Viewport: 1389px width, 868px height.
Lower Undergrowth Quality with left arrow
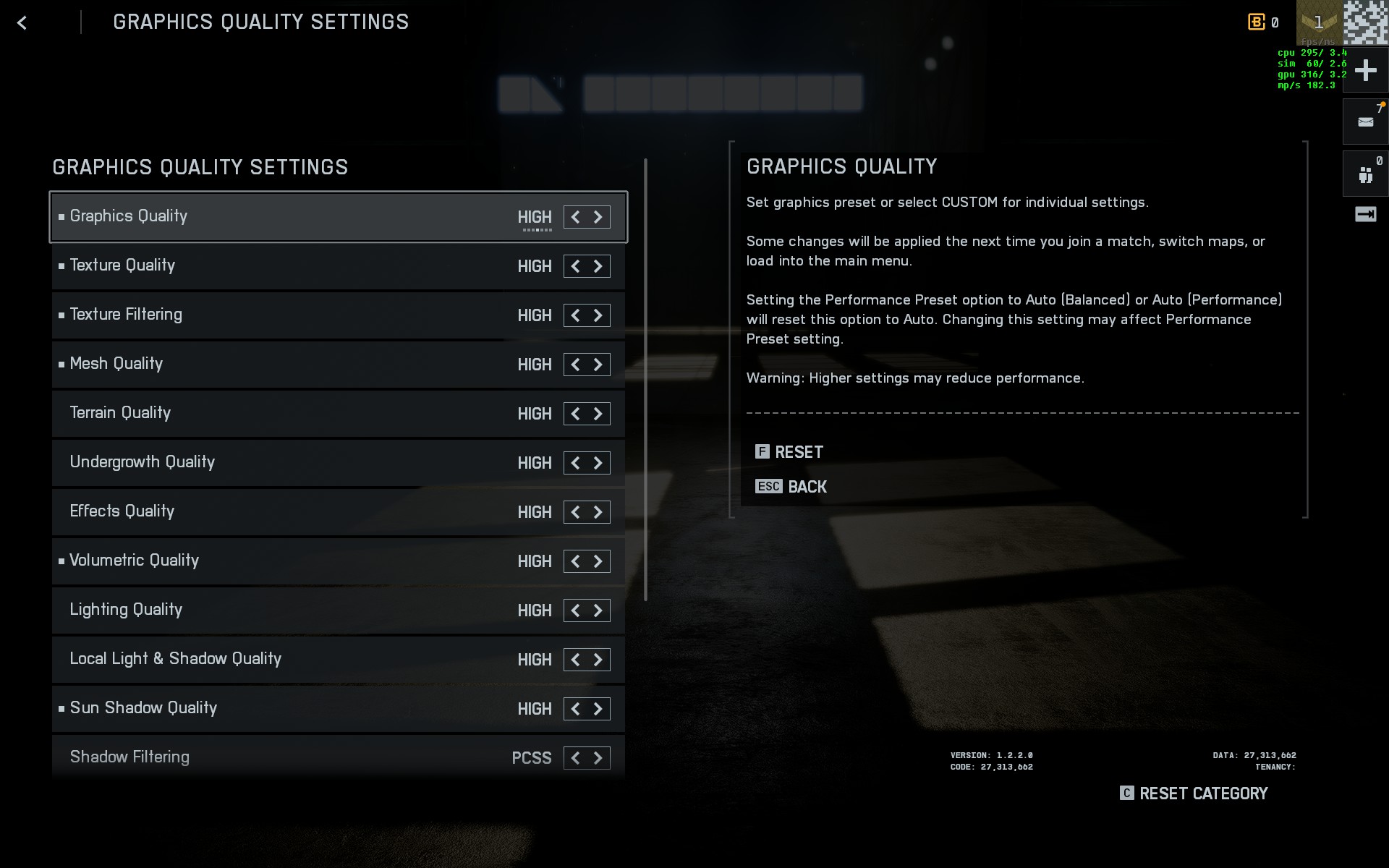pyautogui.click(x=575, y=463)
